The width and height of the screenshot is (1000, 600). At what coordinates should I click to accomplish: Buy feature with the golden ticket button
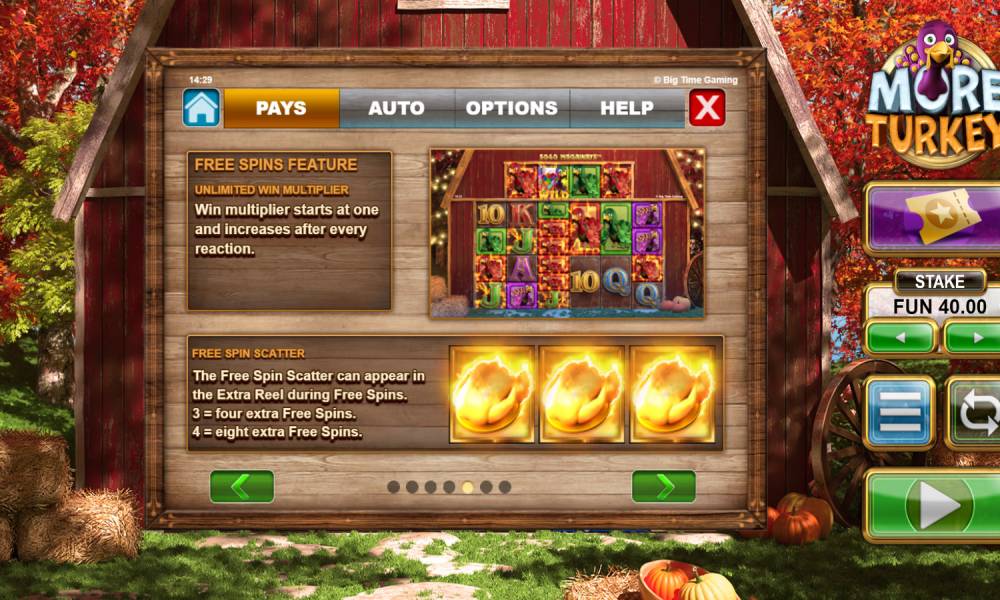point(935,217)
